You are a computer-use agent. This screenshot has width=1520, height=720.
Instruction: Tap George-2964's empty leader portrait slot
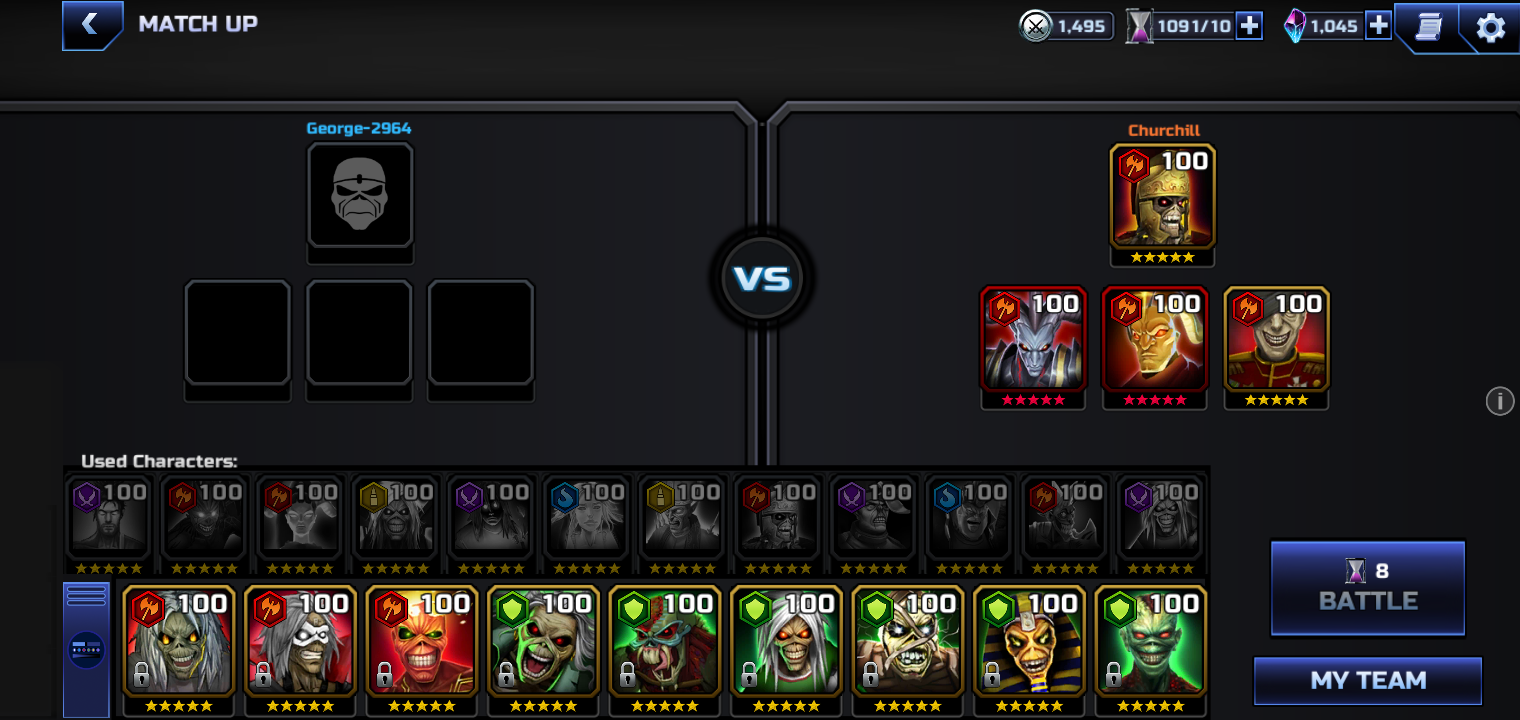[360, 195]
